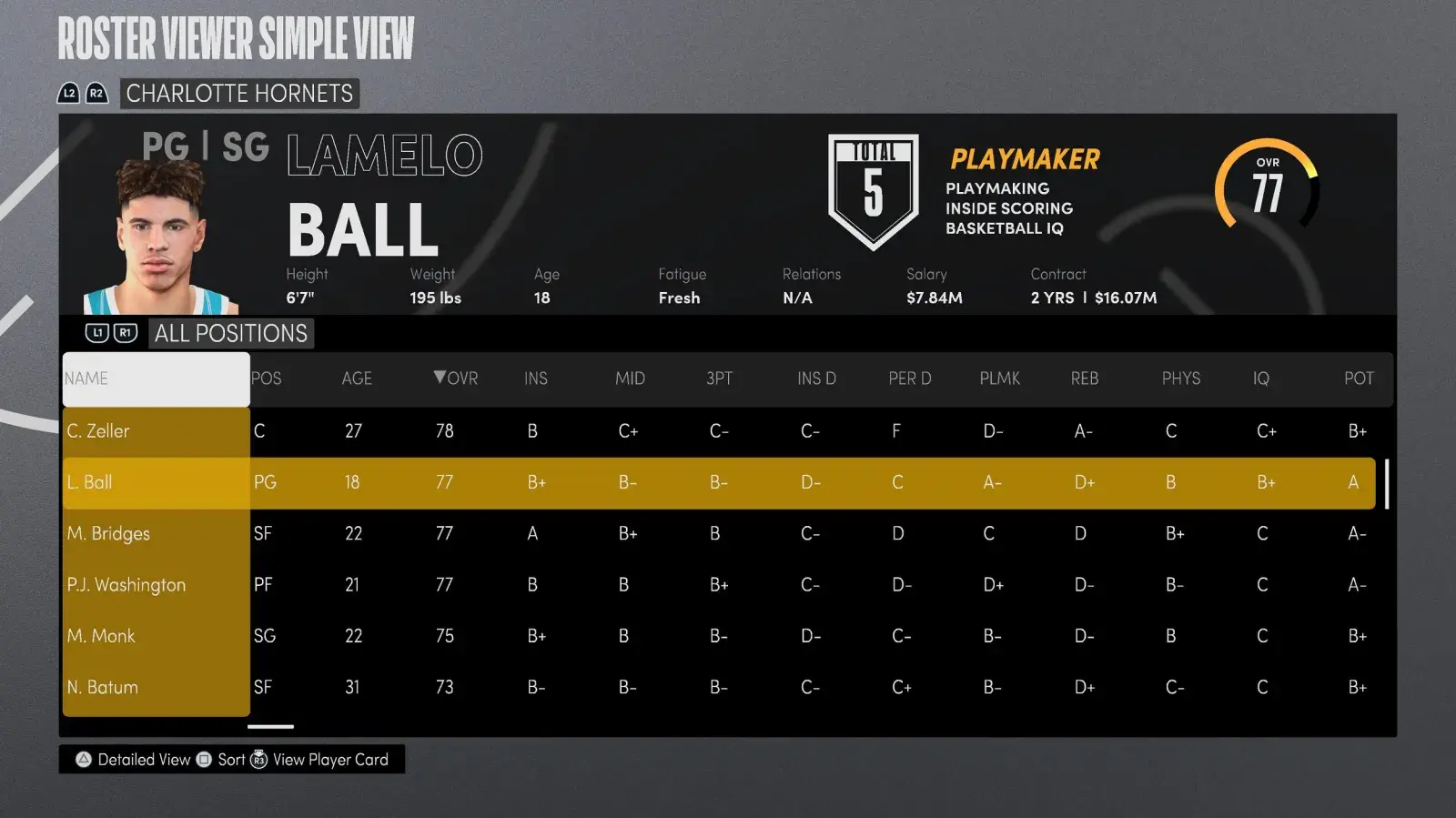Sort roster by AGE column header
Viewport: 1456px width, 818px height.
(357, 379)
